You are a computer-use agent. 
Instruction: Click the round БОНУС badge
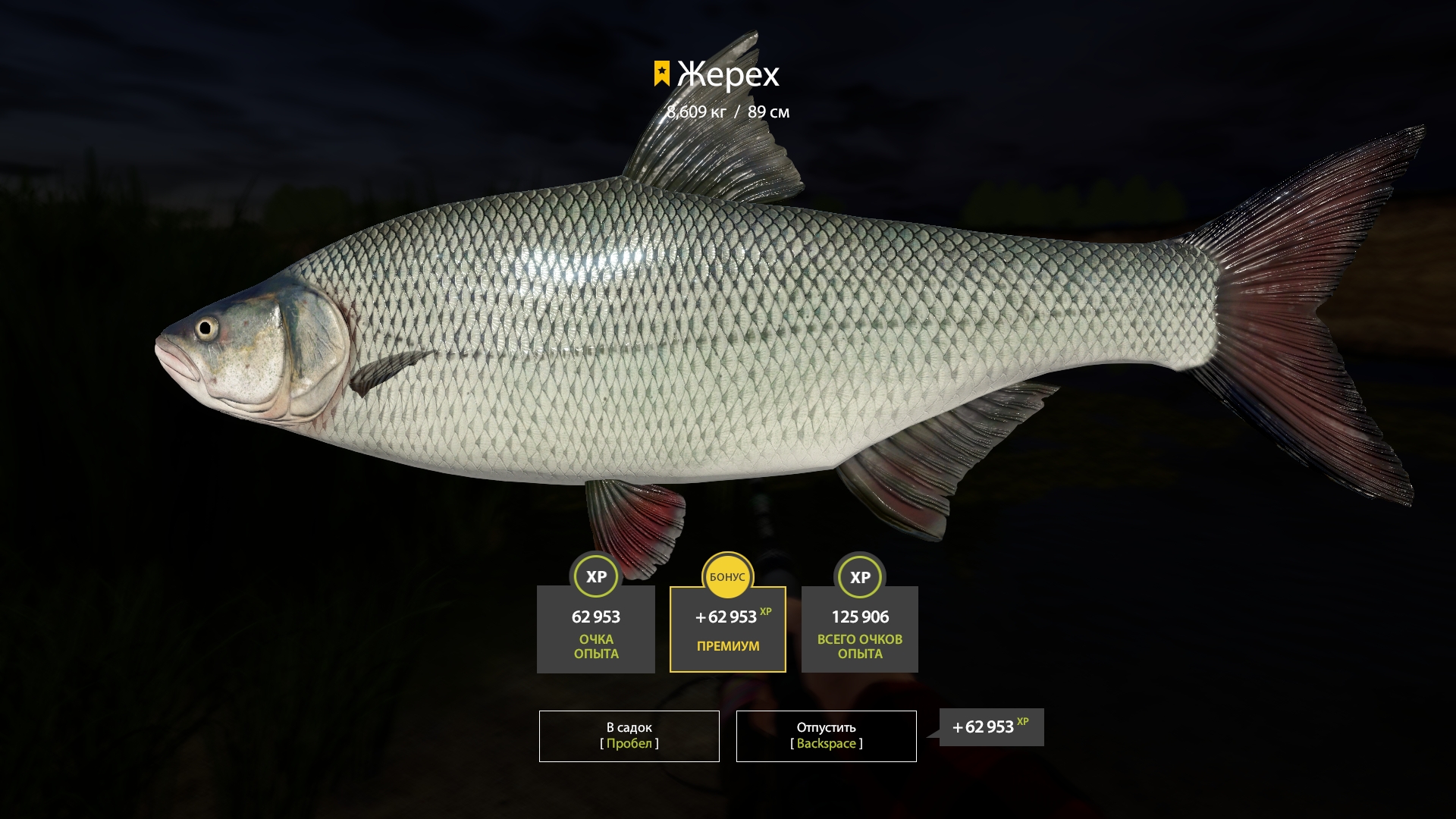(727, 577)
